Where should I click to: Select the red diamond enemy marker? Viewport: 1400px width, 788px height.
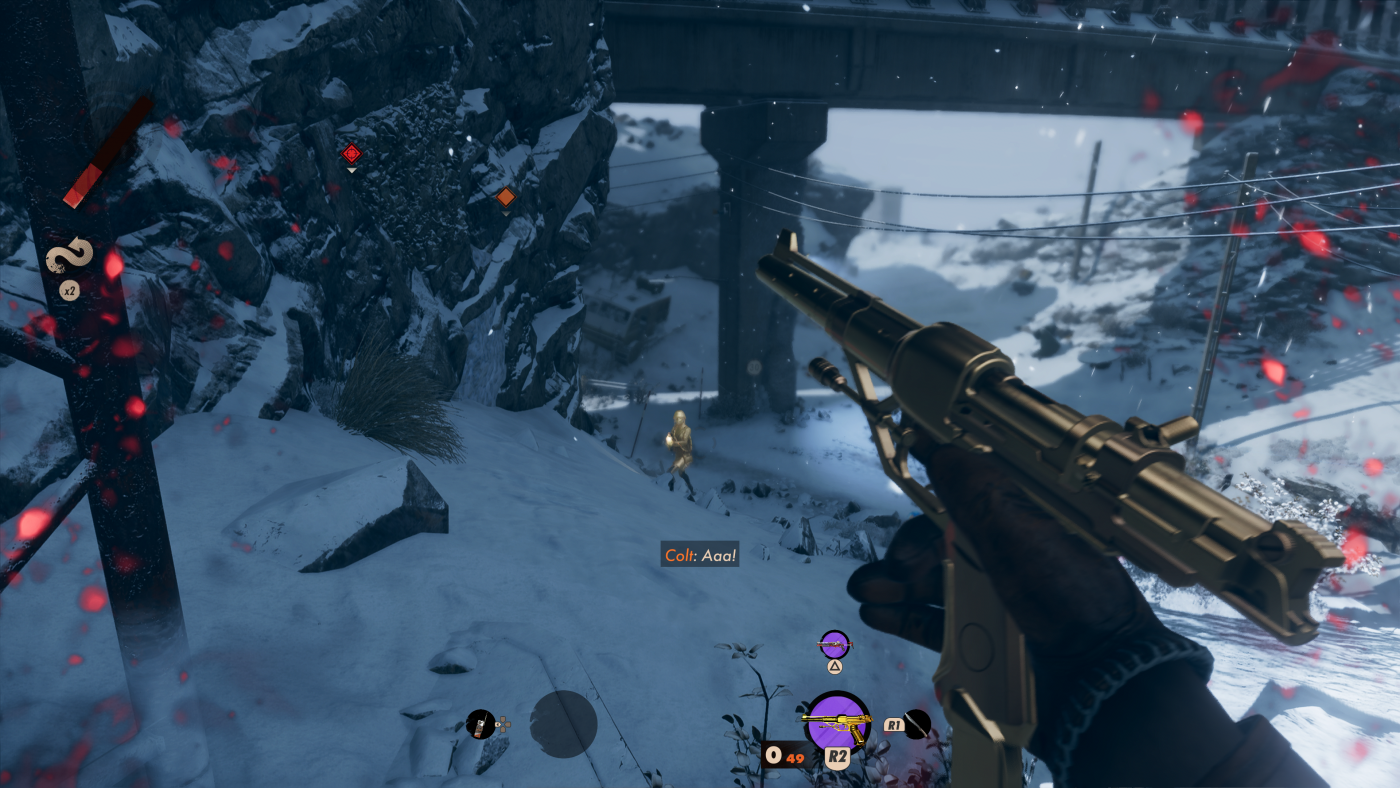click(x=351, y=154)
